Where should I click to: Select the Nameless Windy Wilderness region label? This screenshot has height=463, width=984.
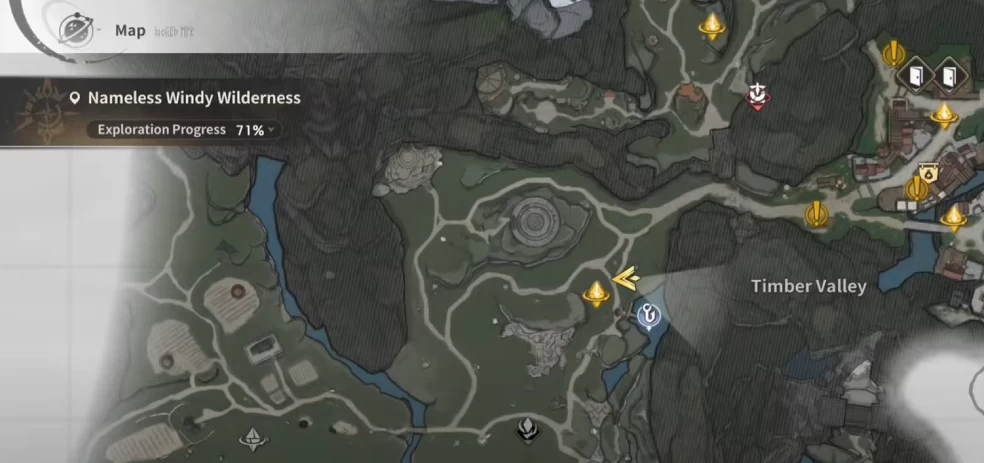[193, 98]
